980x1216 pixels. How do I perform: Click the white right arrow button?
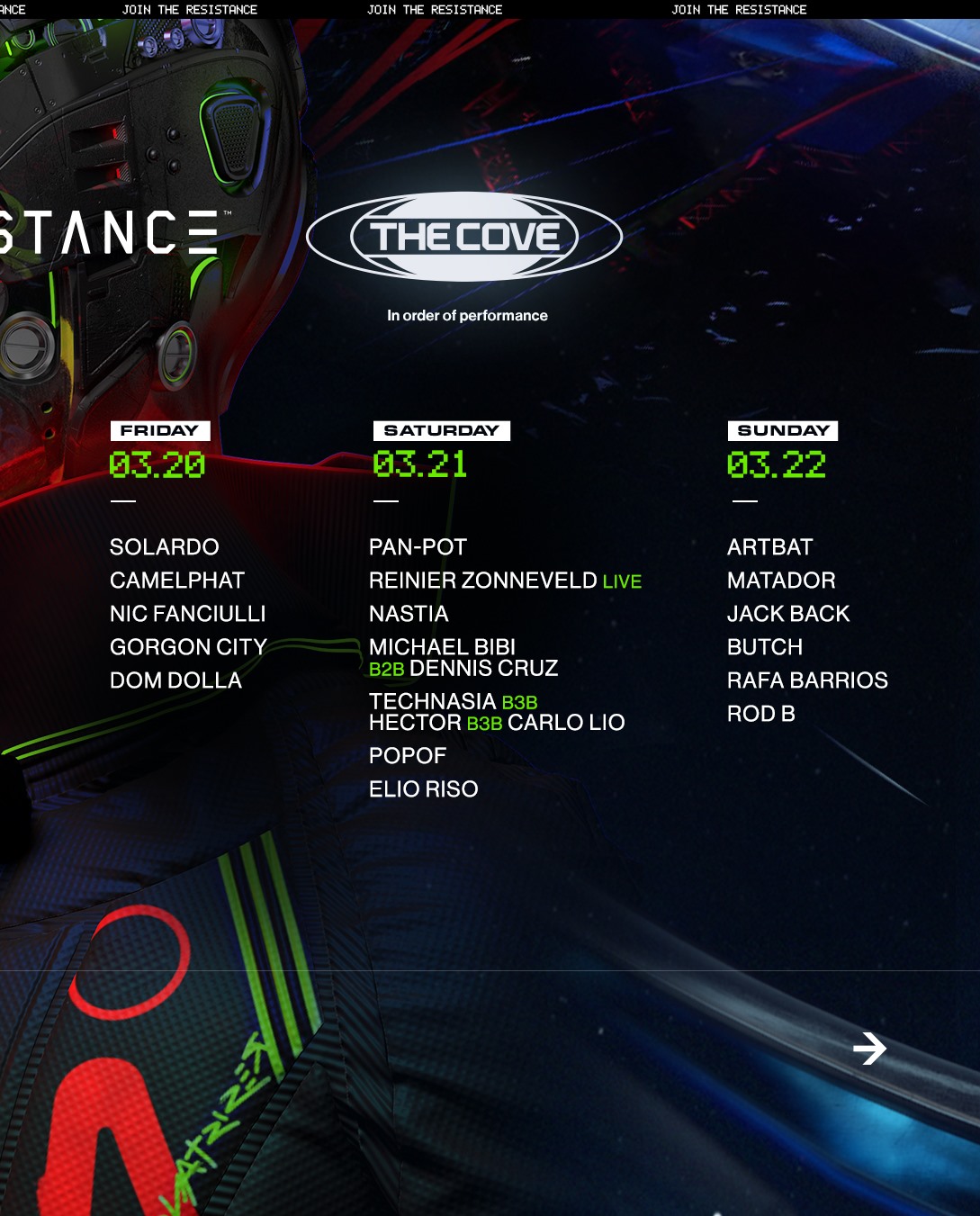click(869, 1048)
